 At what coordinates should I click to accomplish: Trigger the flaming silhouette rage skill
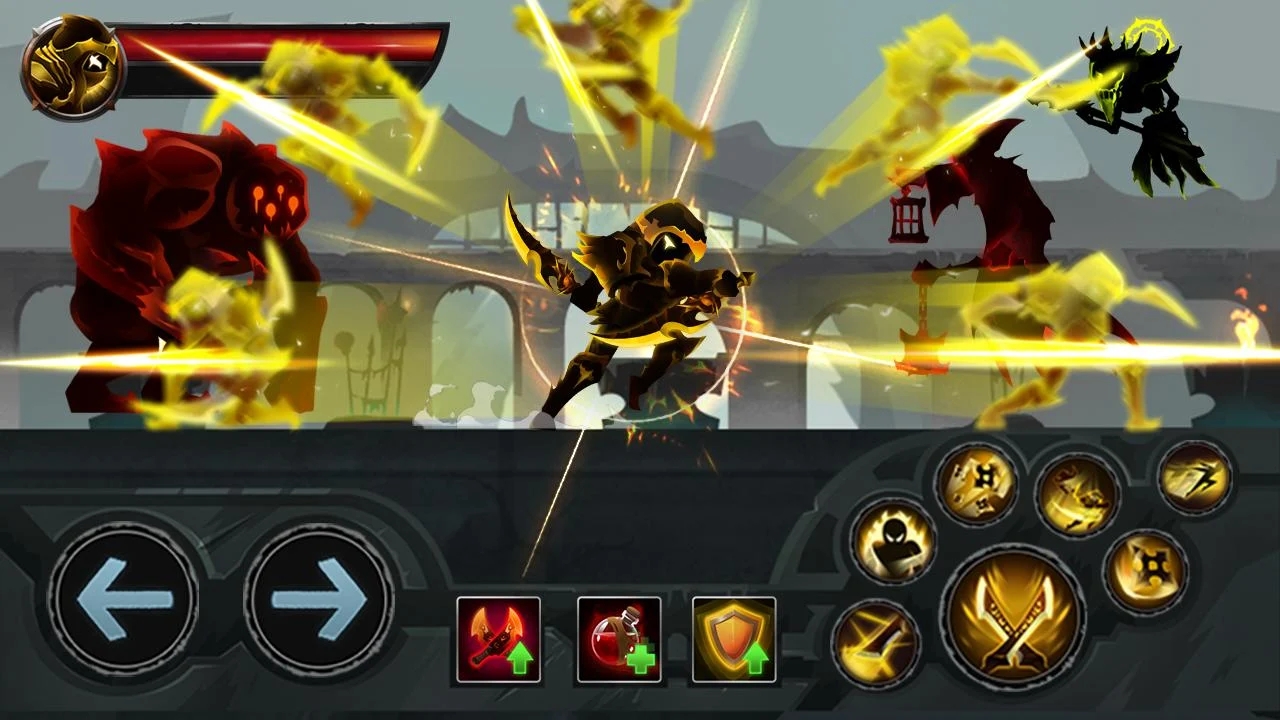point(892,541)
